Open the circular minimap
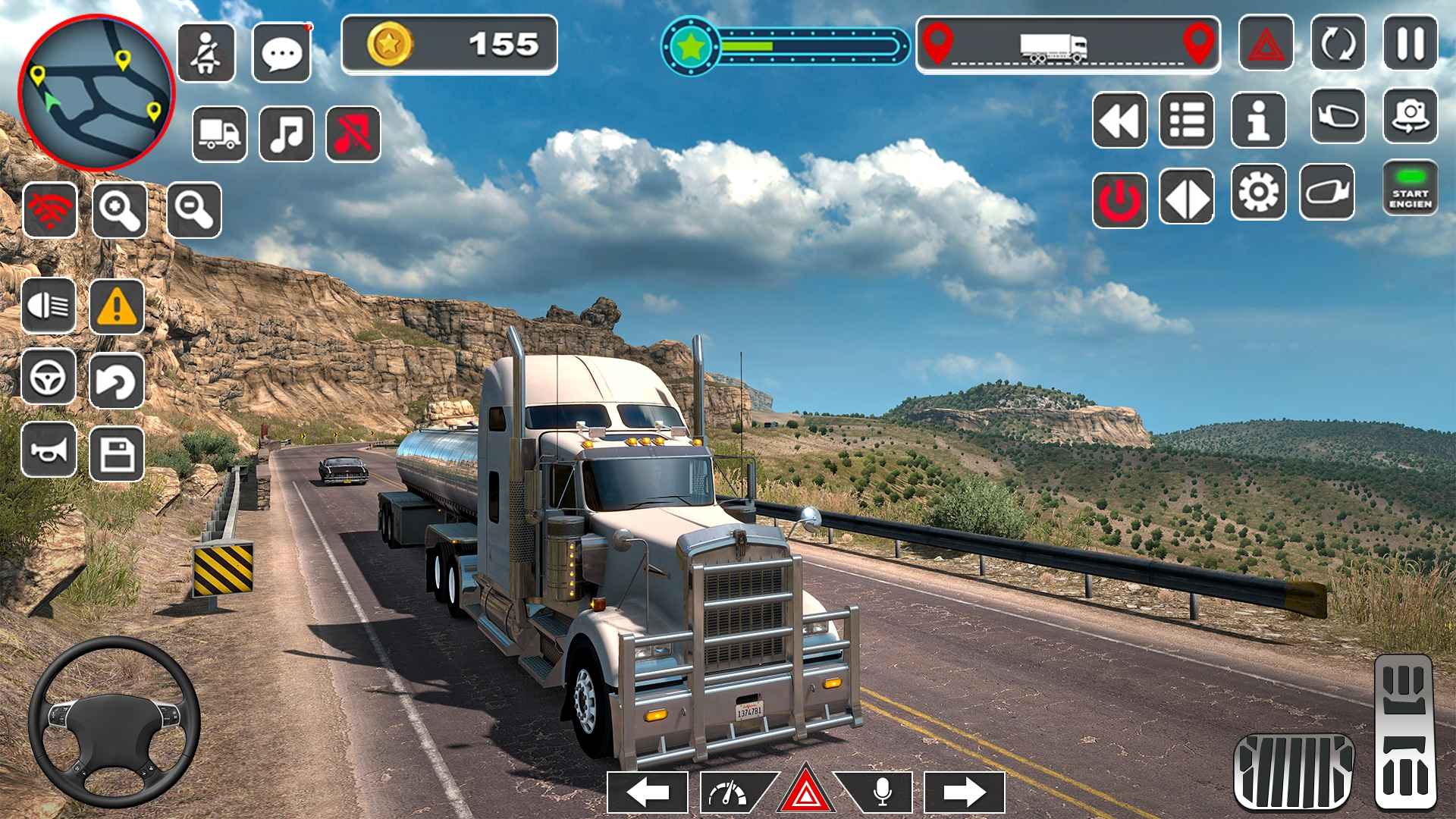 (x=96, y=93)
